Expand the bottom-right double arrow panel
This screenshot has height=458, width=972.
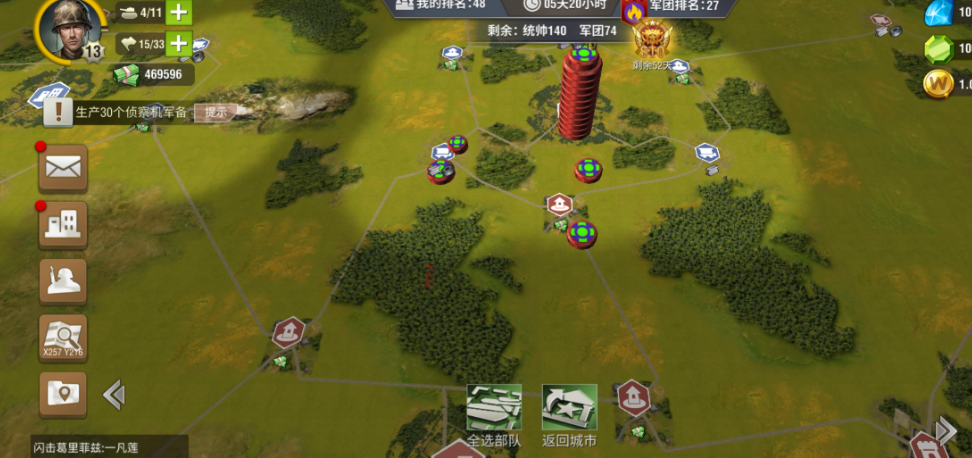[945, 432]
